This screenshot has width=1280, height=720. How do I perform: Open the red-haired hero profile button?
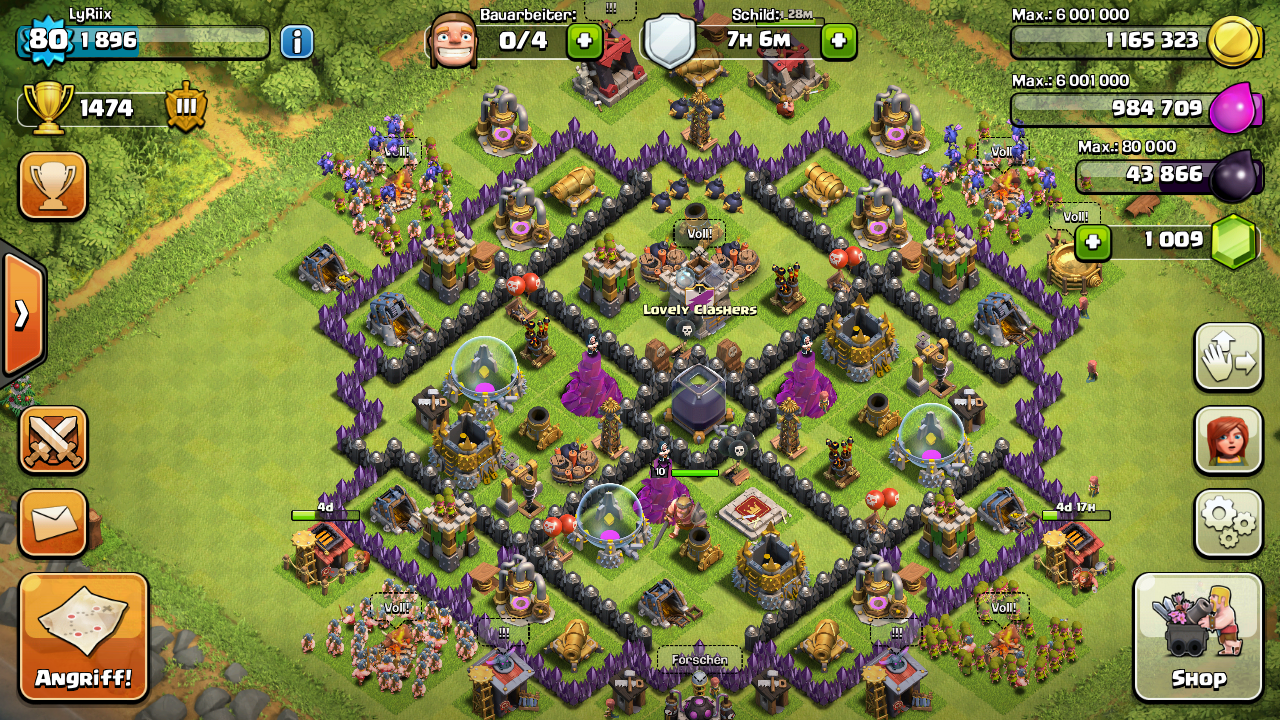coord(1228,440)
